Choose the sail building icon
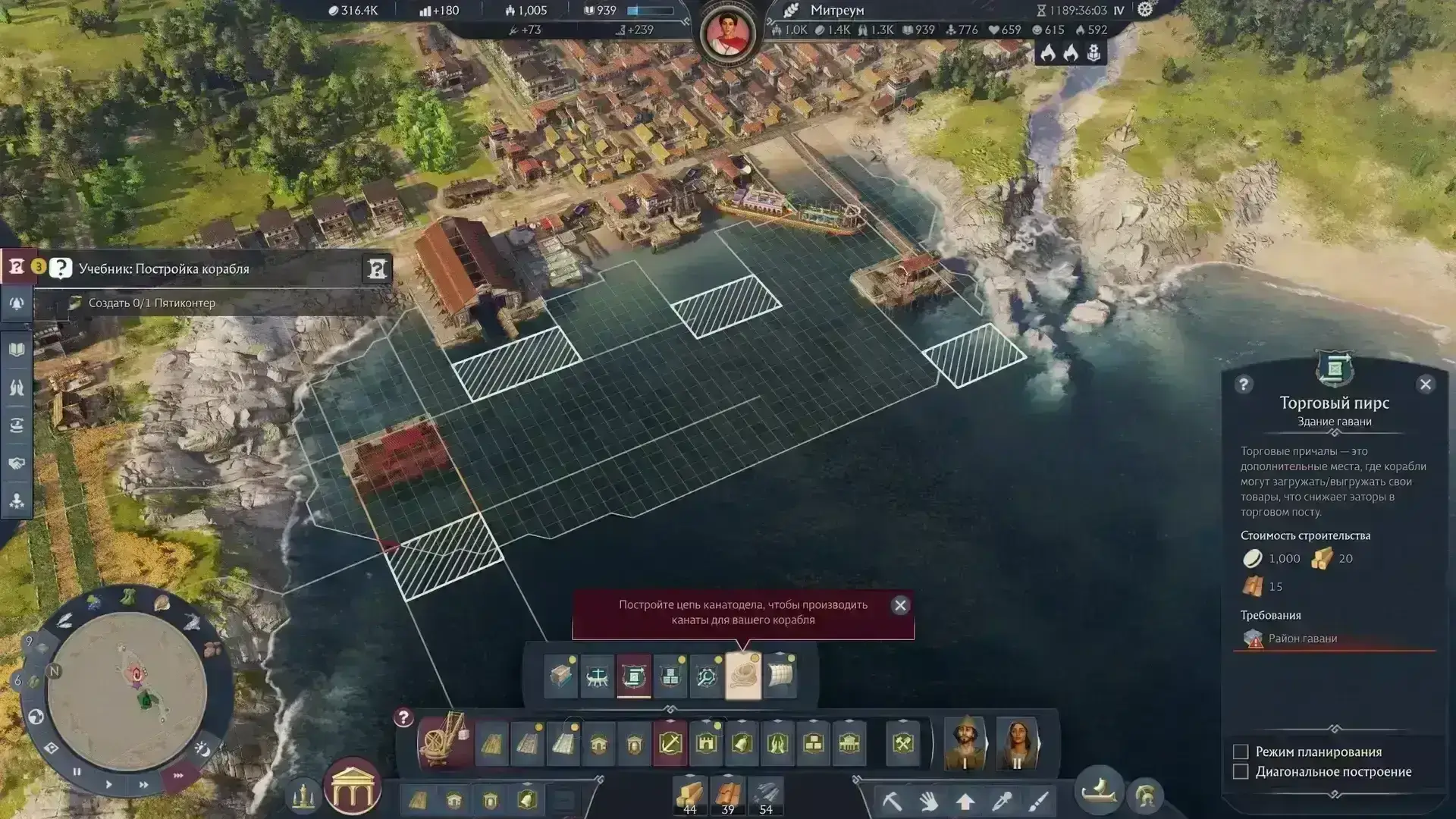Image resolution: width=1456 pixels, height=819 pixels. (780, 674)
